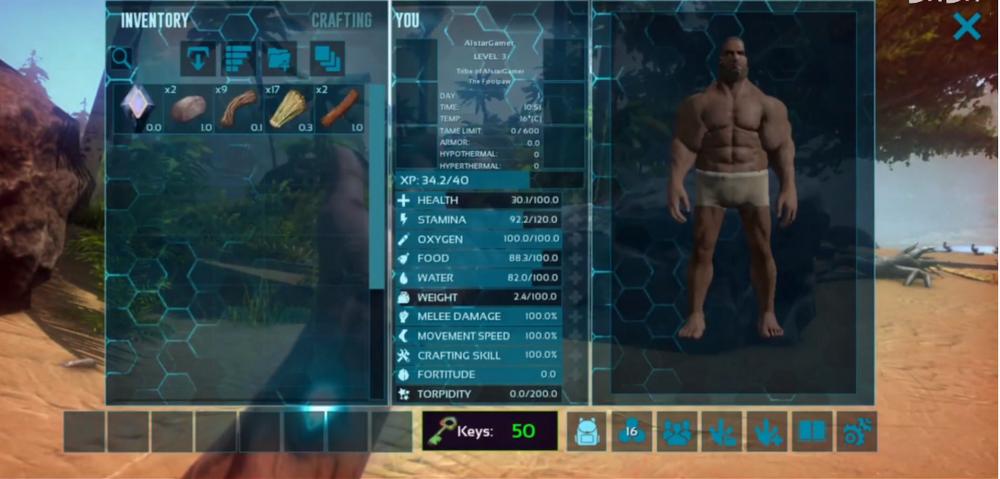Open the backpack inventory icon
Viewport: 1000px width, 479px height.
[x=588, y=432]
